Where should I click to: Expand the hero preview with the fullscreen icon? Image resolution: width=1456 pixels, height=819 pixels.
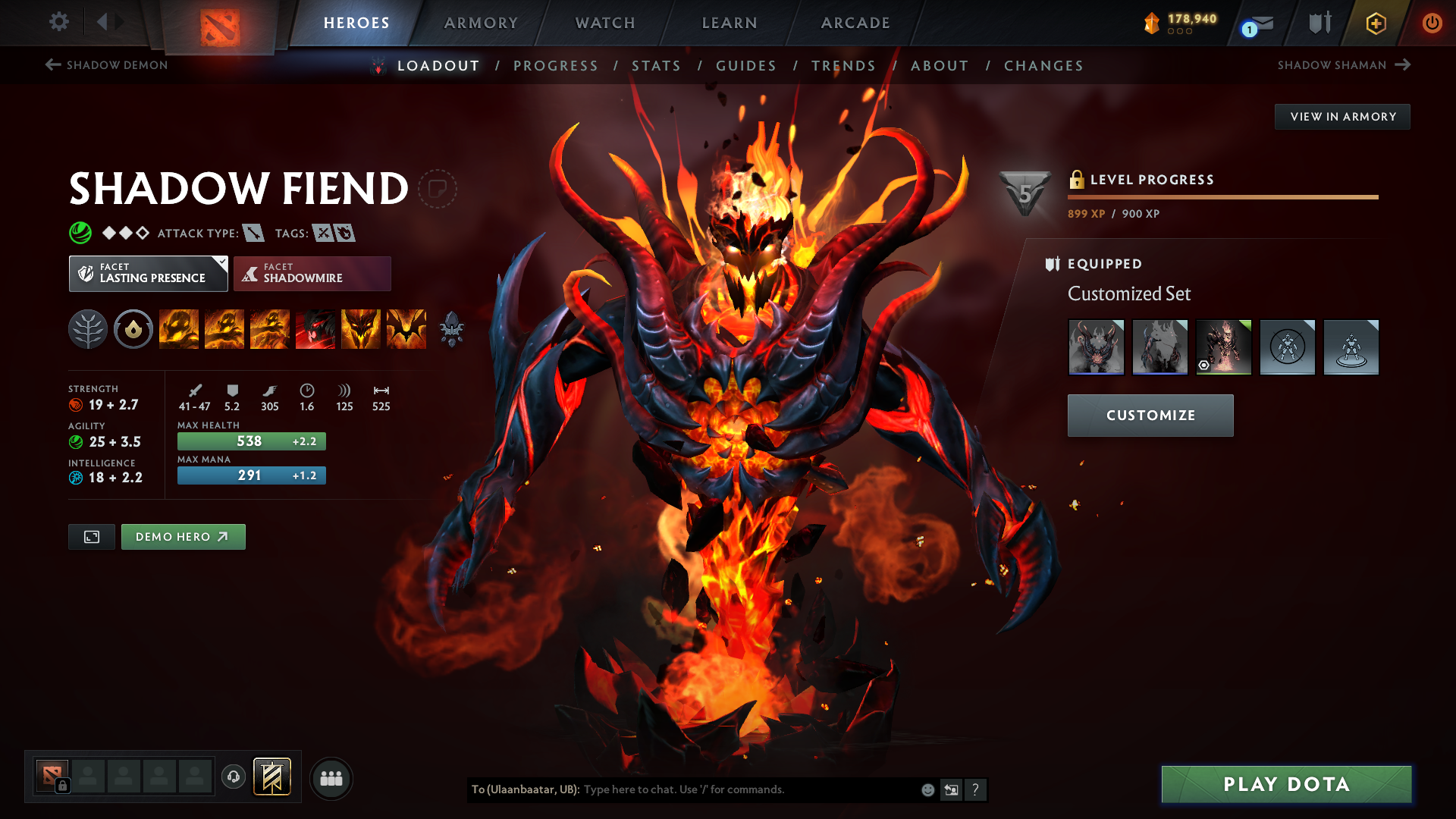pyautogui.click(x=91, y=536)
